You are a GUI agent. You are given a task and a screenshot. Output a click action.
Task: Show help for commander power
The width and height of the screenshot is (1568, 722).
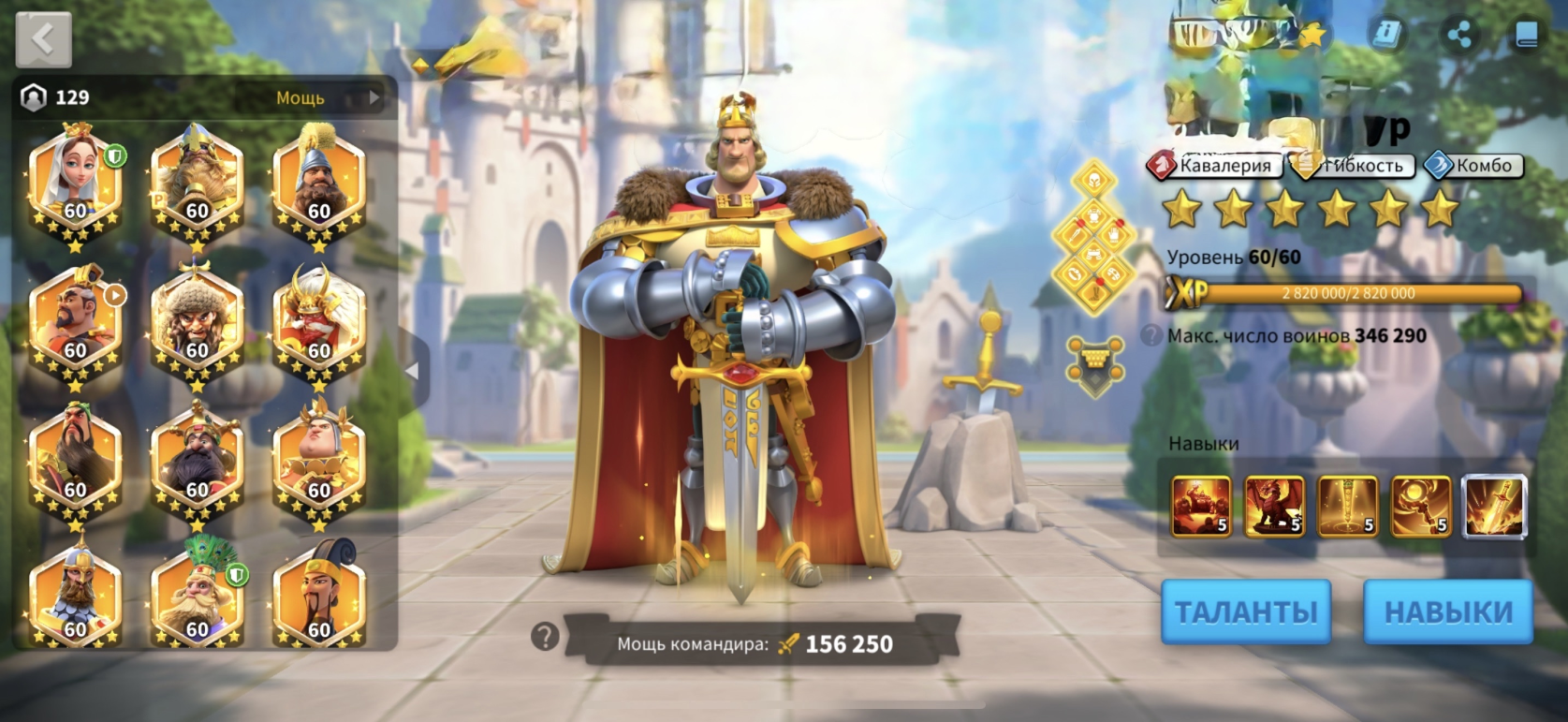[544, 638]
